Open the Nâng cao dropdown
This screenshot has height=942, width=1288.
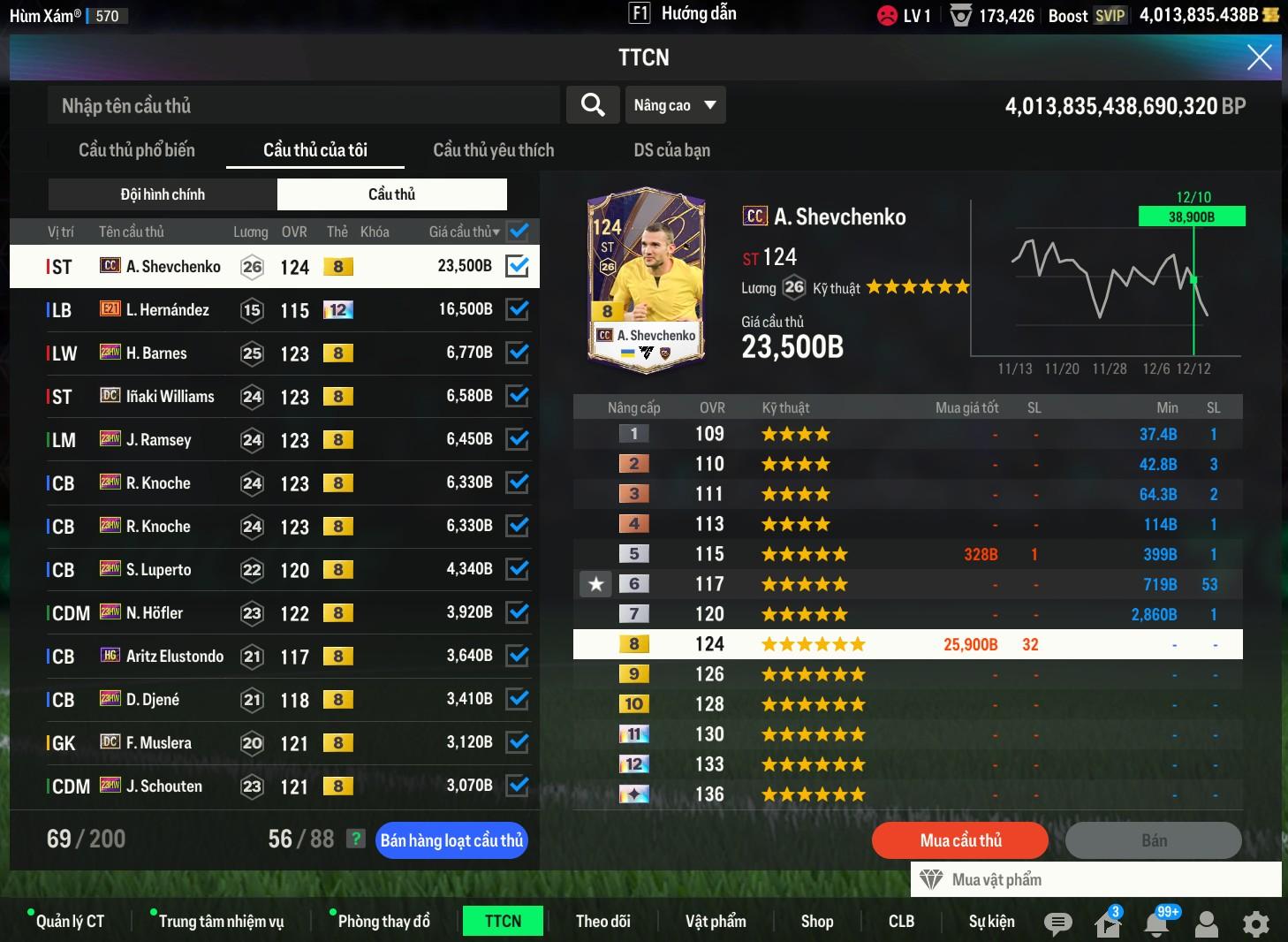click(675, 105)
